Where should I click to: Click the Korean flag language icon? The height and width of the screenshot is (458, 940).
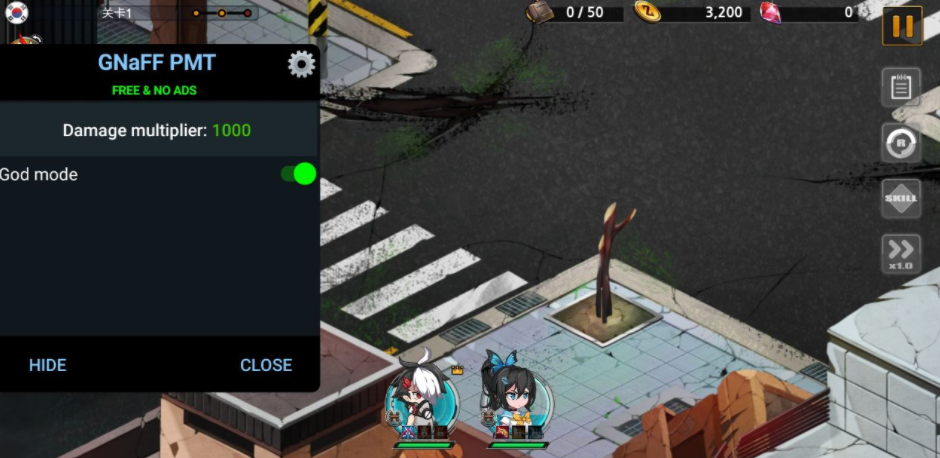[x=17, y=12]
